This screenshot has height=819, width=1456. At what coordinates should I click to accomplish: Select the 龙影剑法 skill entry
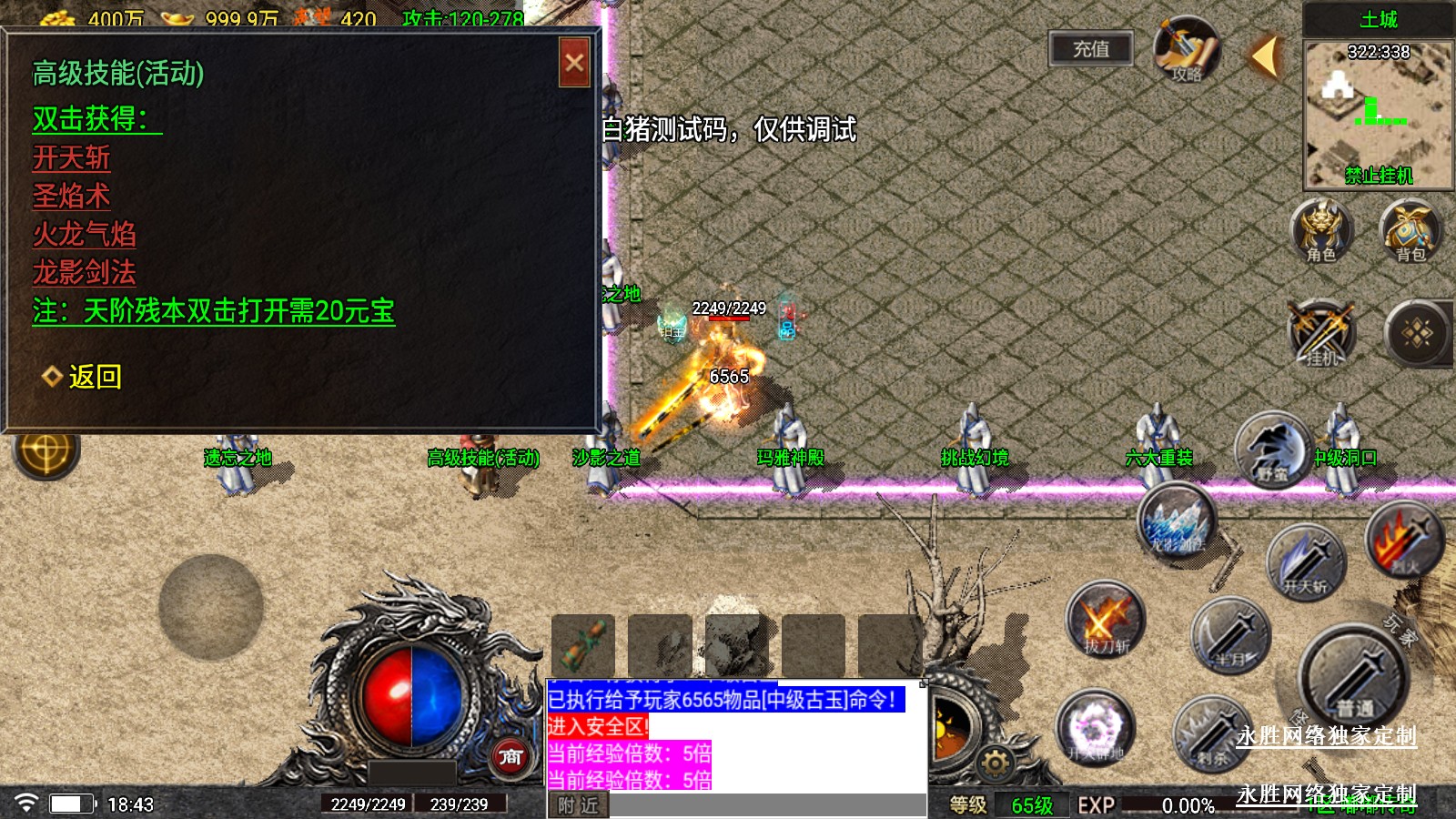(85, 272)
